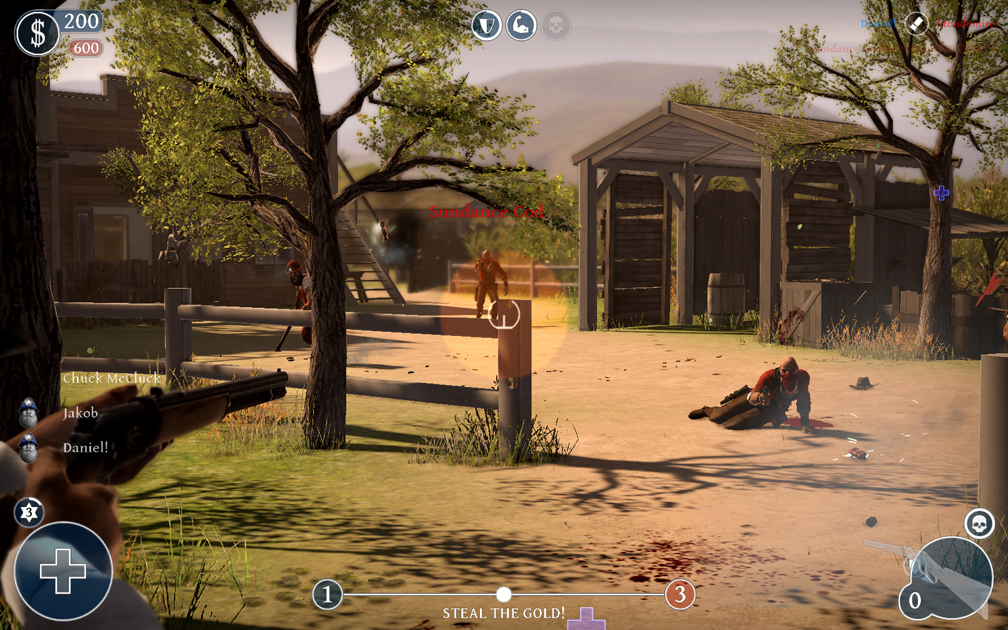
Task: Click the dollar sign money icon
Action: 38,33
